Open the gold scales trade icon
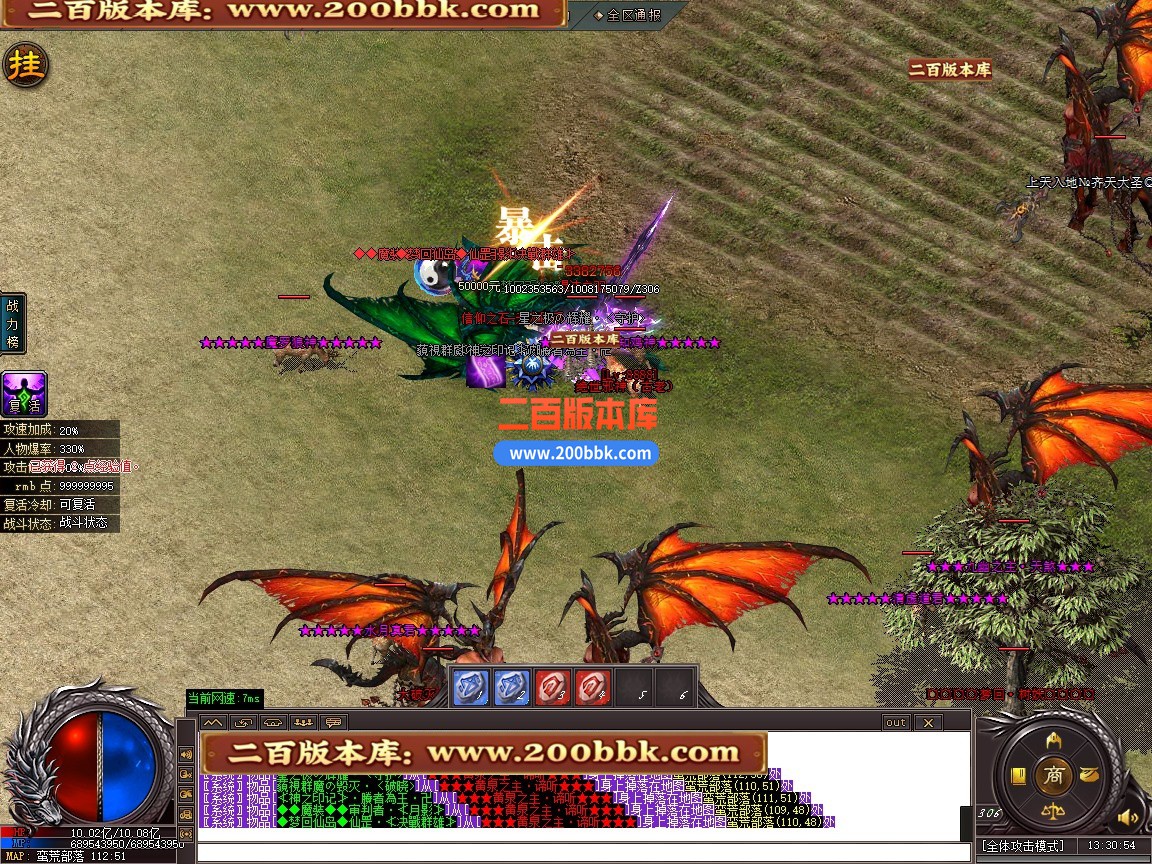1152x864 pixels. pos(1053,810)
